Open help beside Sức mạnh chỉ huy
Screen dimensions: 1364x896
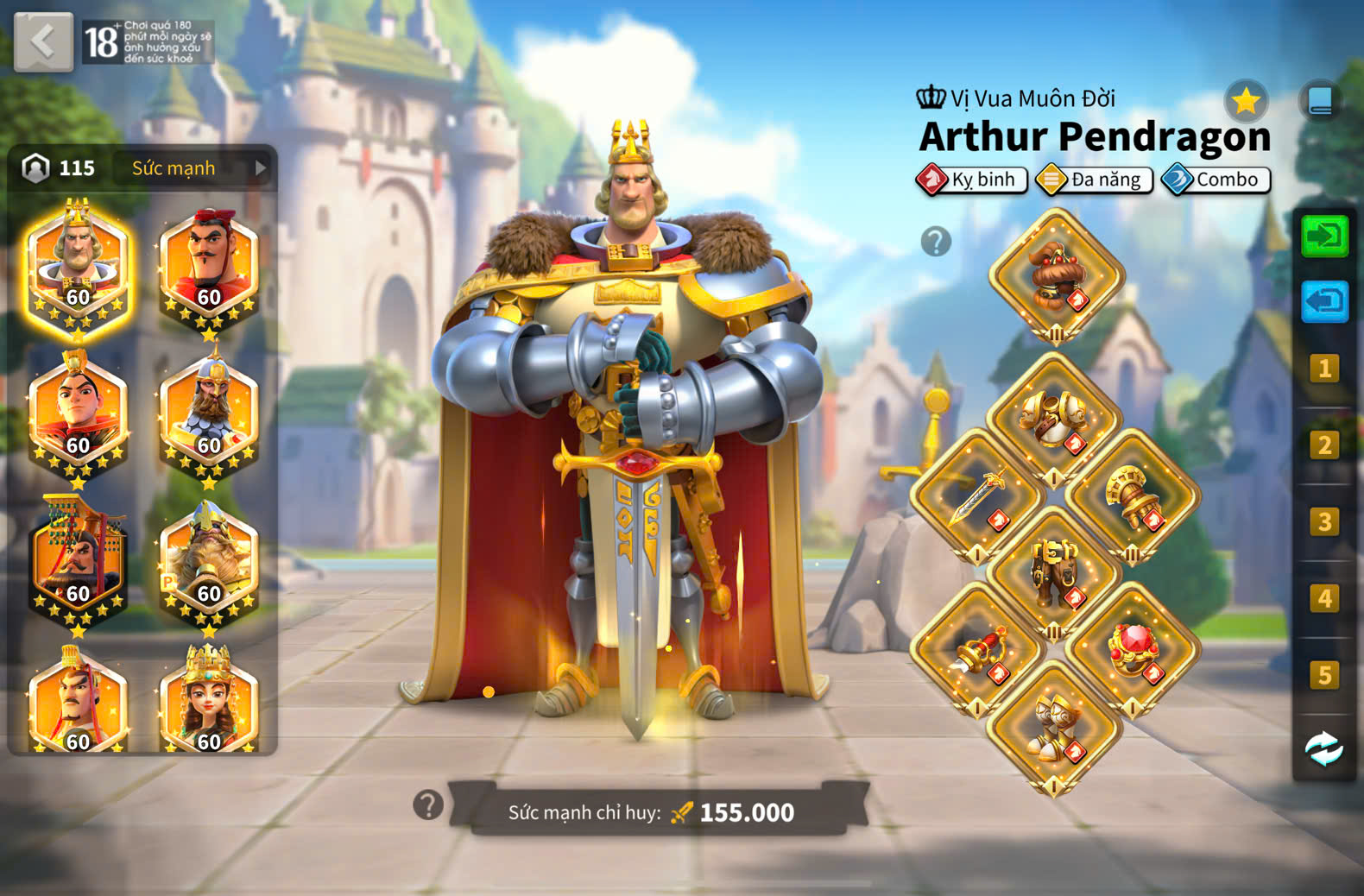click(428, 805)
